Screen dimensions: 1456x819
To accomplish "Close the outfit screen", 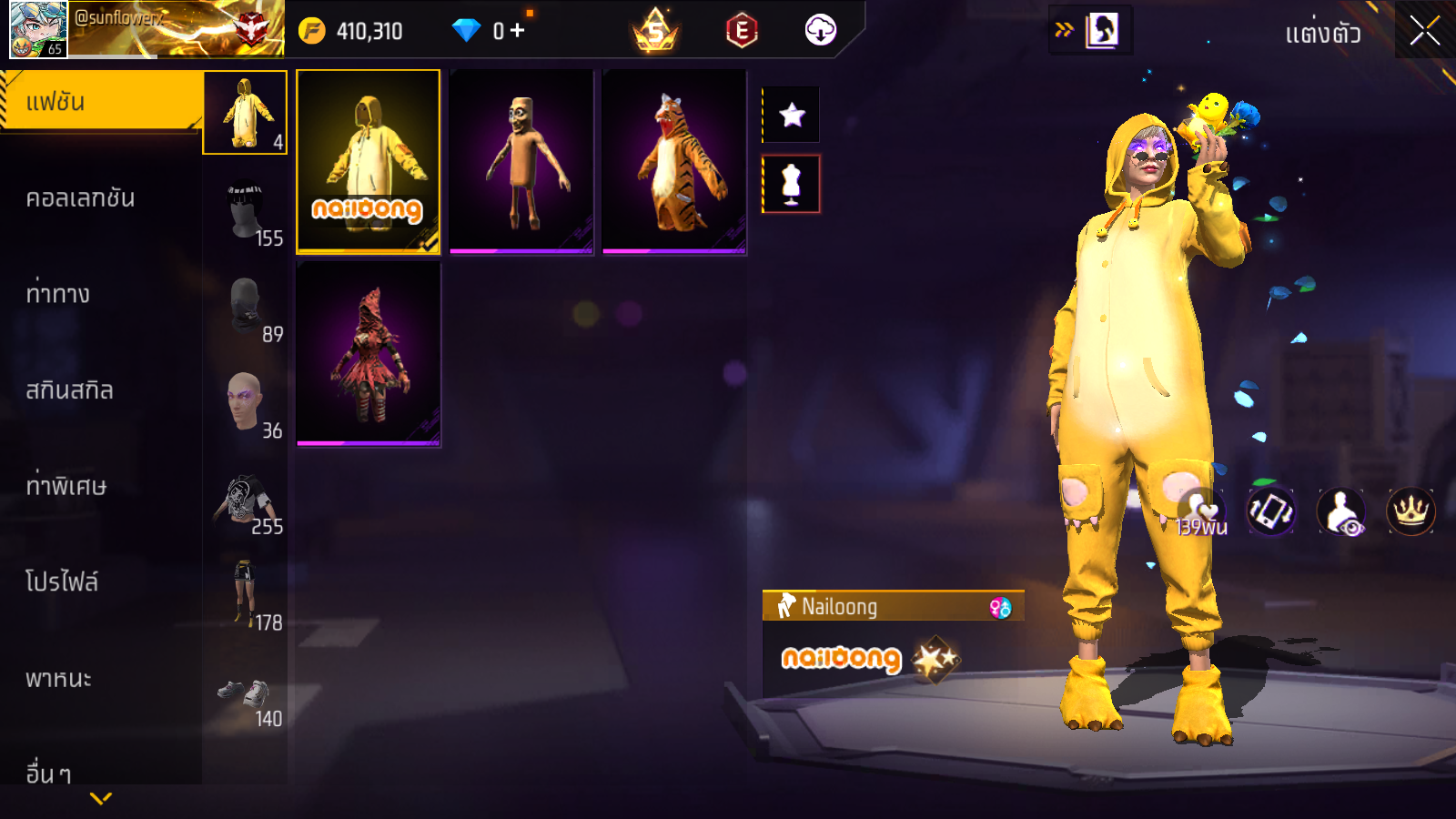I will (x=1424, y=31).
